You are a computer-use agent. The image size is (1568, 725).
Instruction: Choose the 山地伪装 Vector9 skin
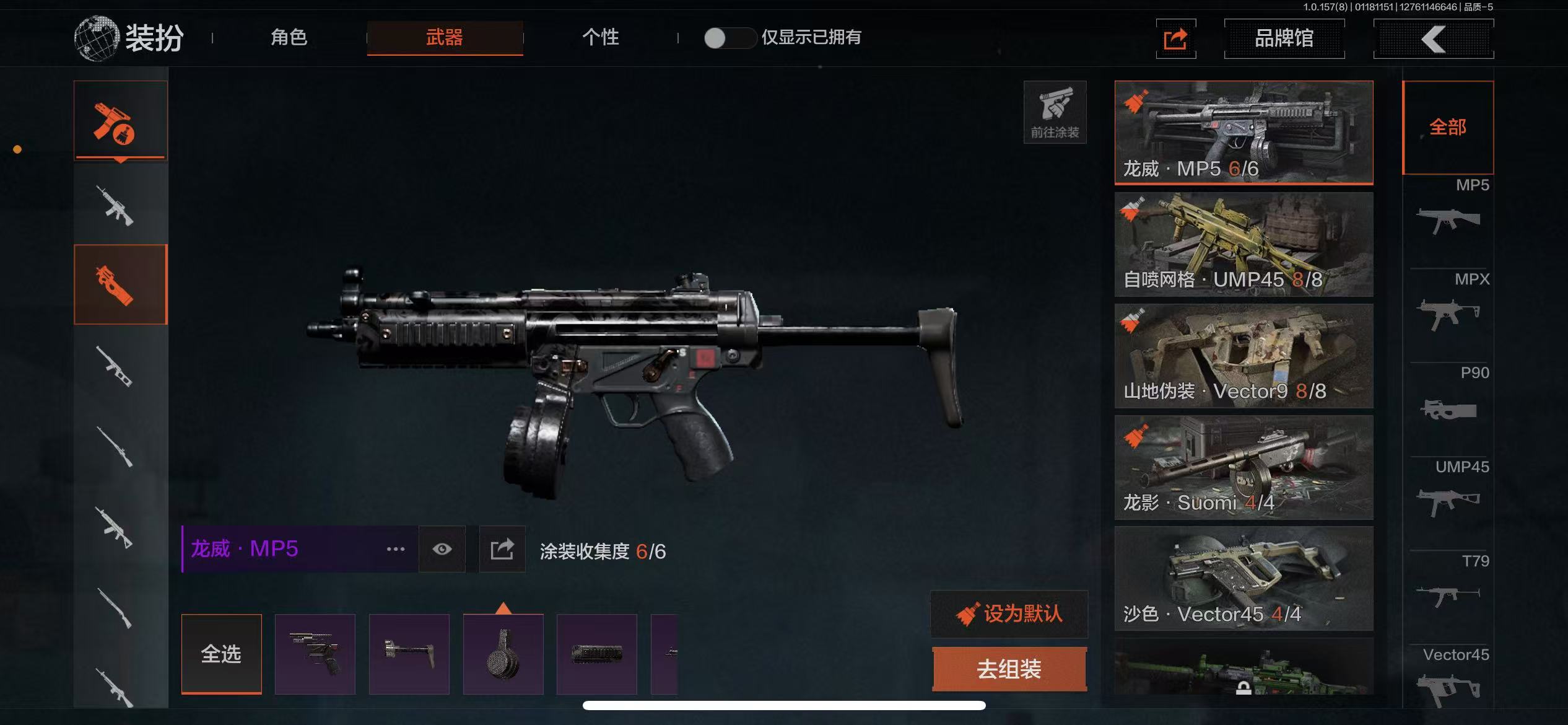click(1244, 356)
